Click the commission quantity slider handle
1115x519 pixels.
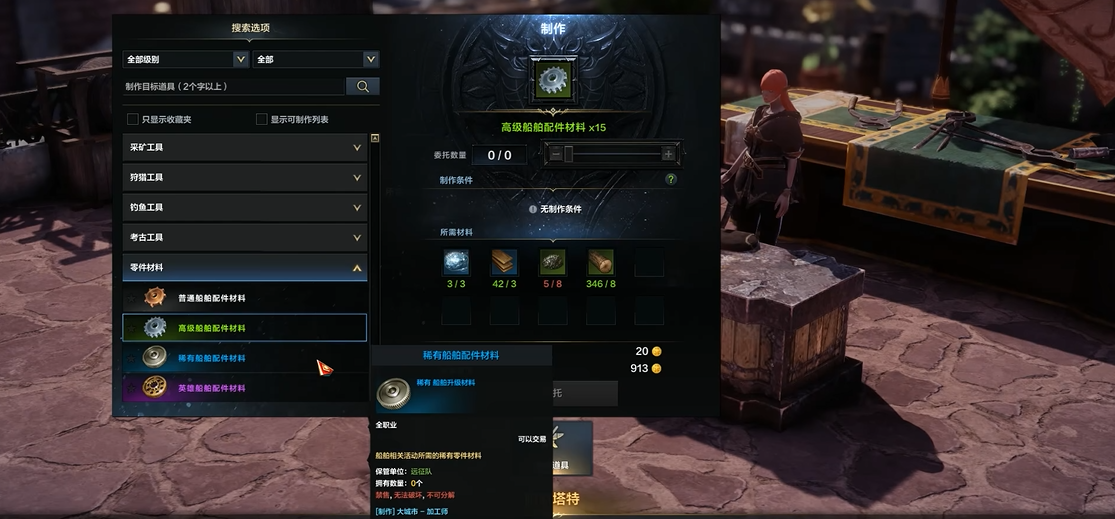[568, 154]
